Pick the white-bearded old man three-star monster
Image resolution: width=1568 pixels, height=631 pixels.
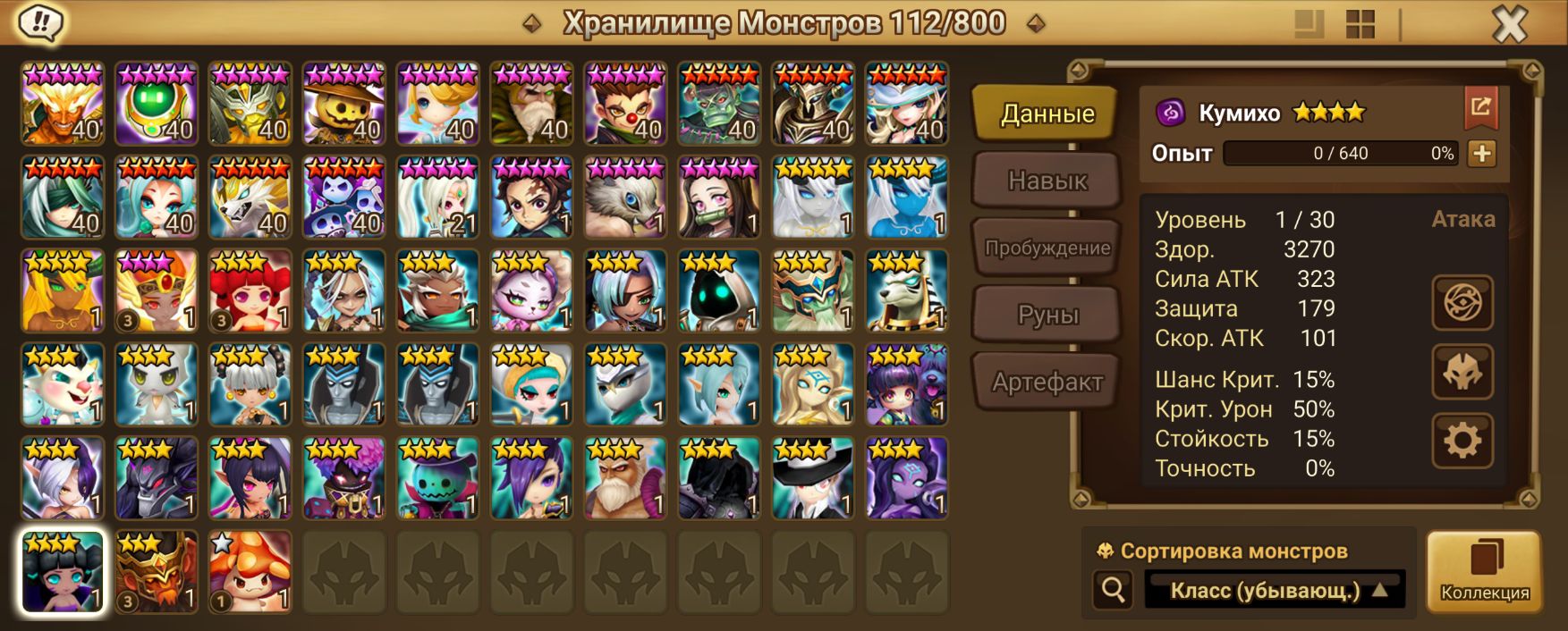pyautogui.click(x=625, y=478)
